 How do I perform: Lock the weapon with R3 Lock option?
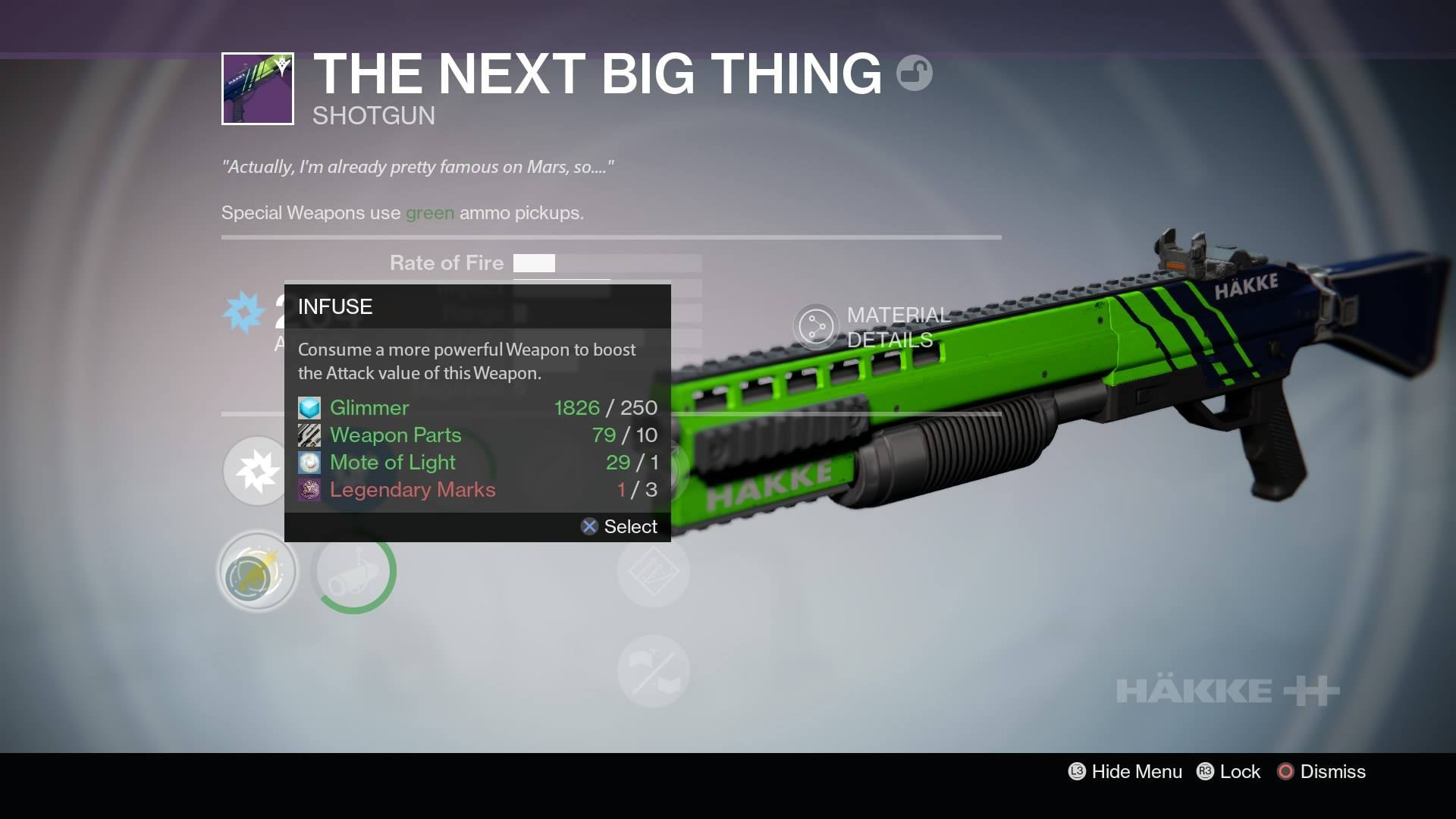[x=1228, y=771]
